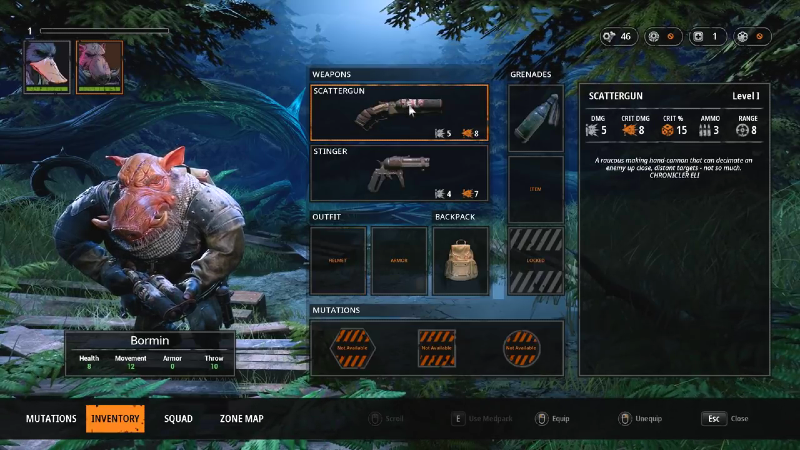Open the empty Helmet outfit slot
Viewport: 800px width, 450px height.
pos(338,260)
